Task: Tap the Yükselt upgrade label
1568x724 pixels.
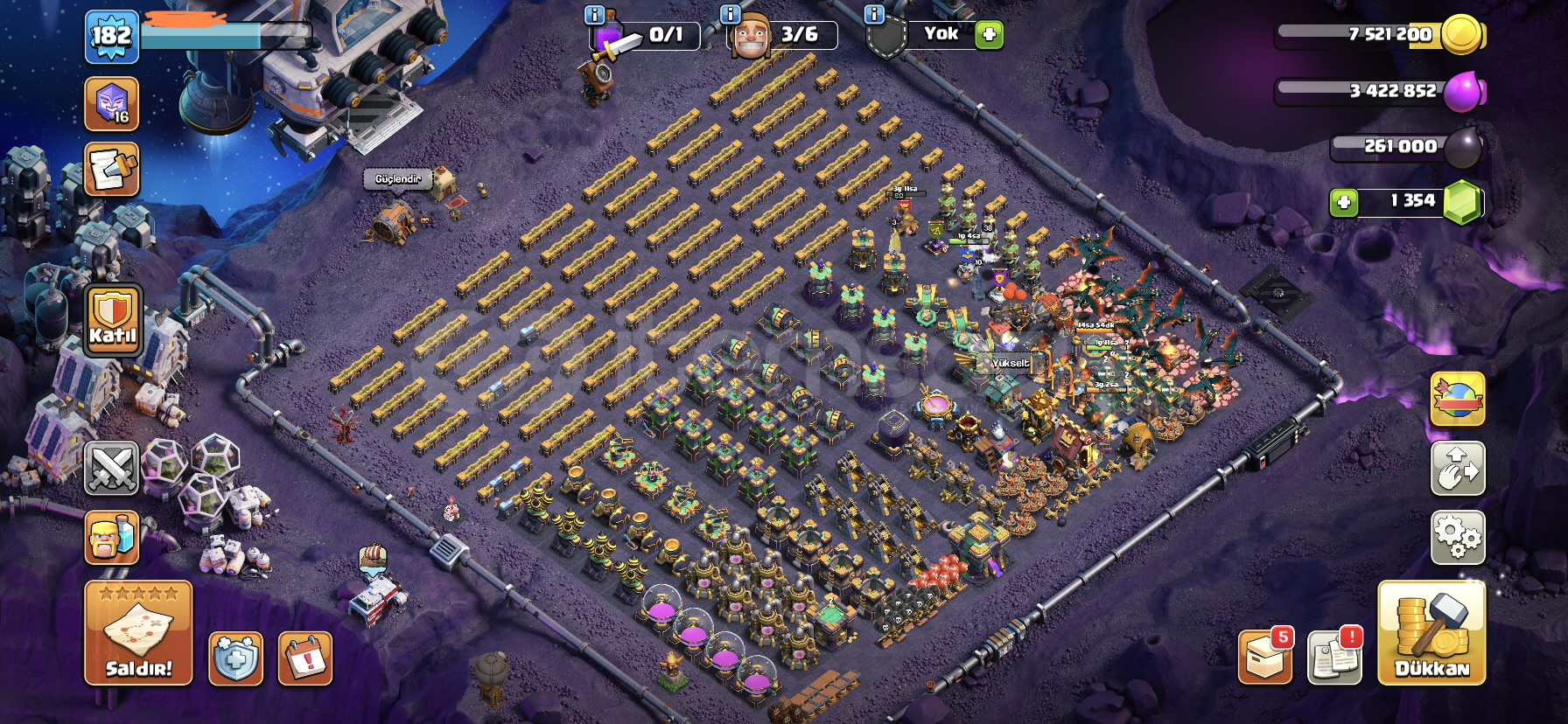Action: tap(1011, 363)
